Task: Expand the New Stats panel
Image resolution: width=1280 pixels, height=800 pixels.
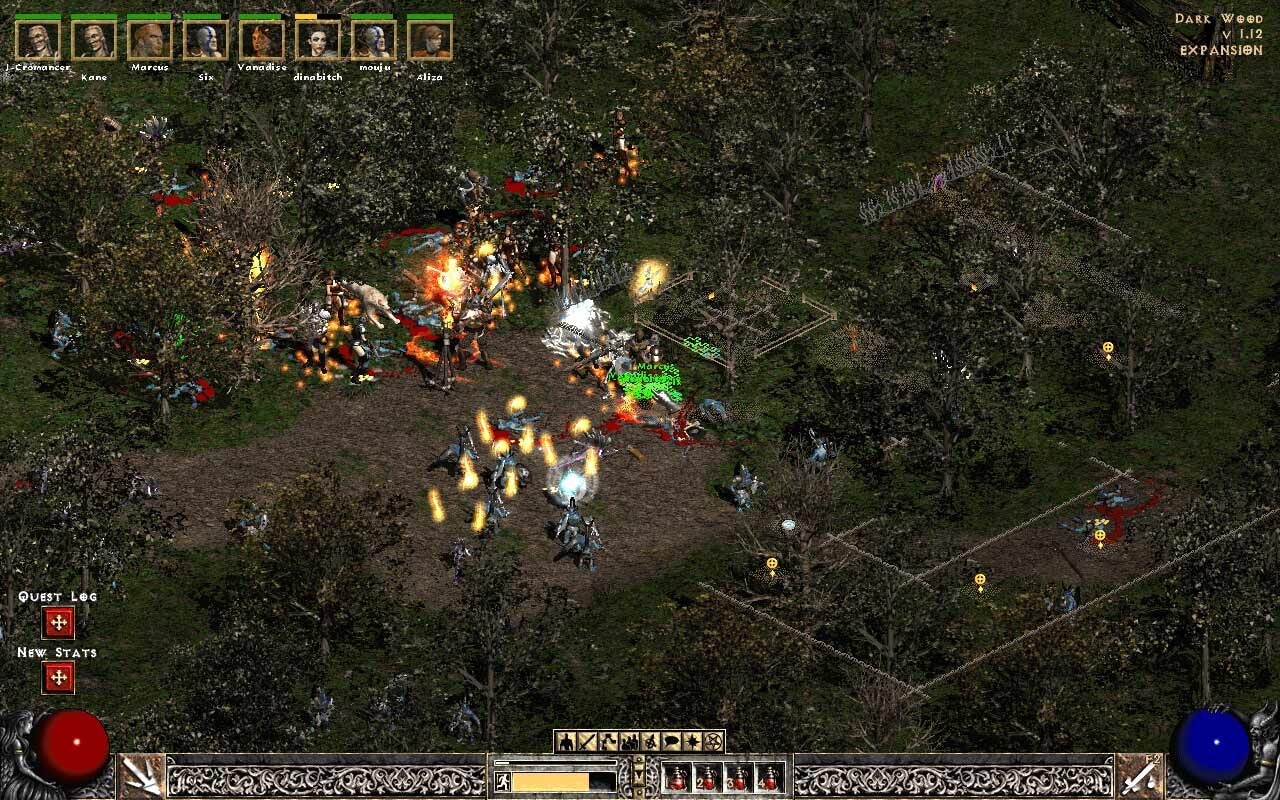Action: 57,679
